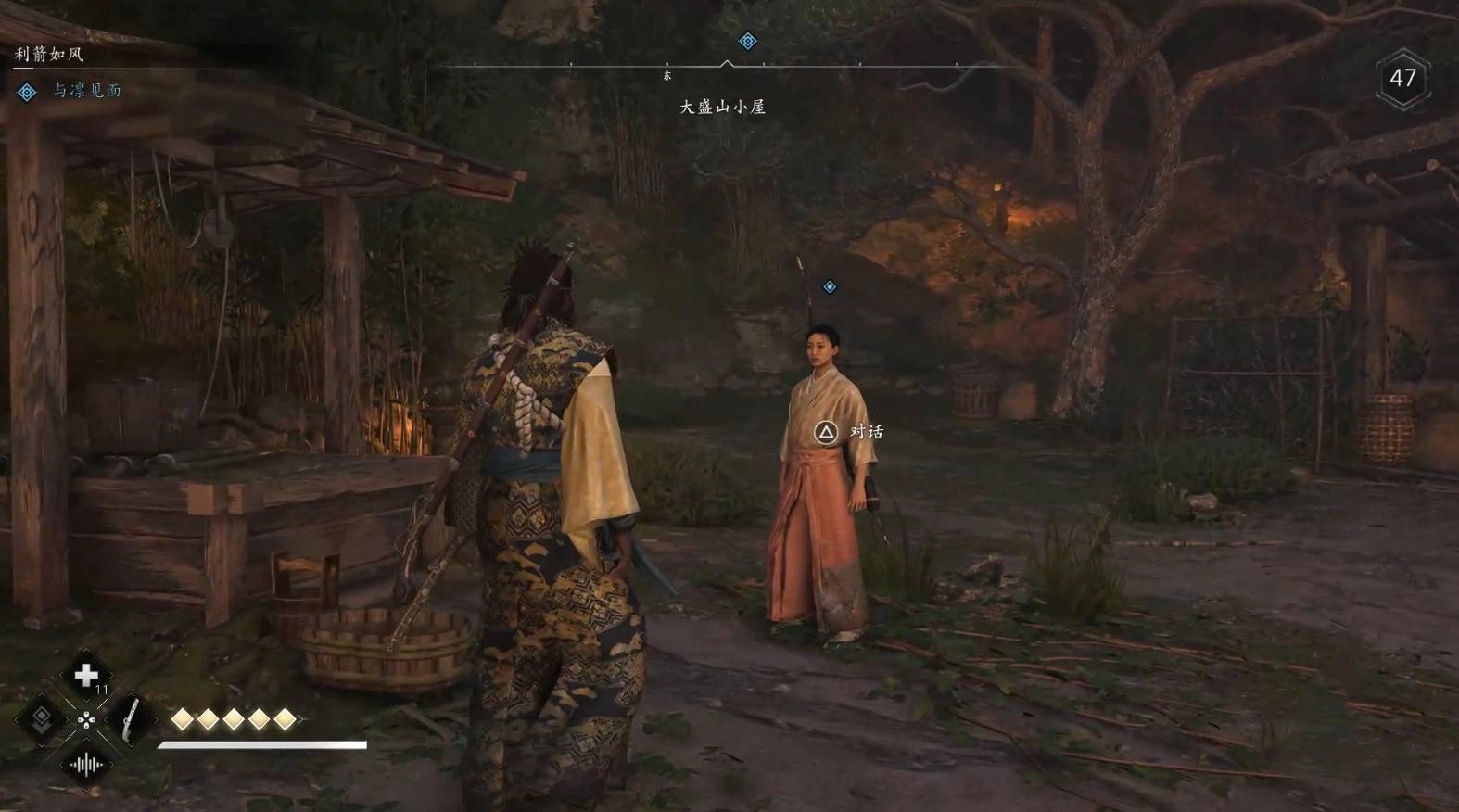Select the sound wave whistle icon
This screenshot has width=1459, height=812.
(86, 763)
